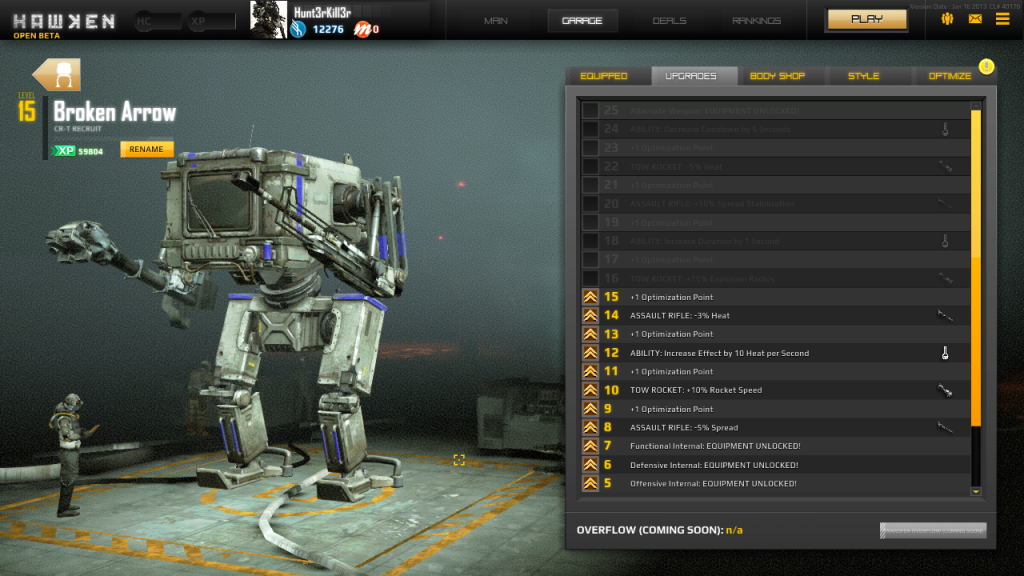The image size is (1024, 576).
Task: Select the UPGRADES tab
Action: (x=689, y=76)
